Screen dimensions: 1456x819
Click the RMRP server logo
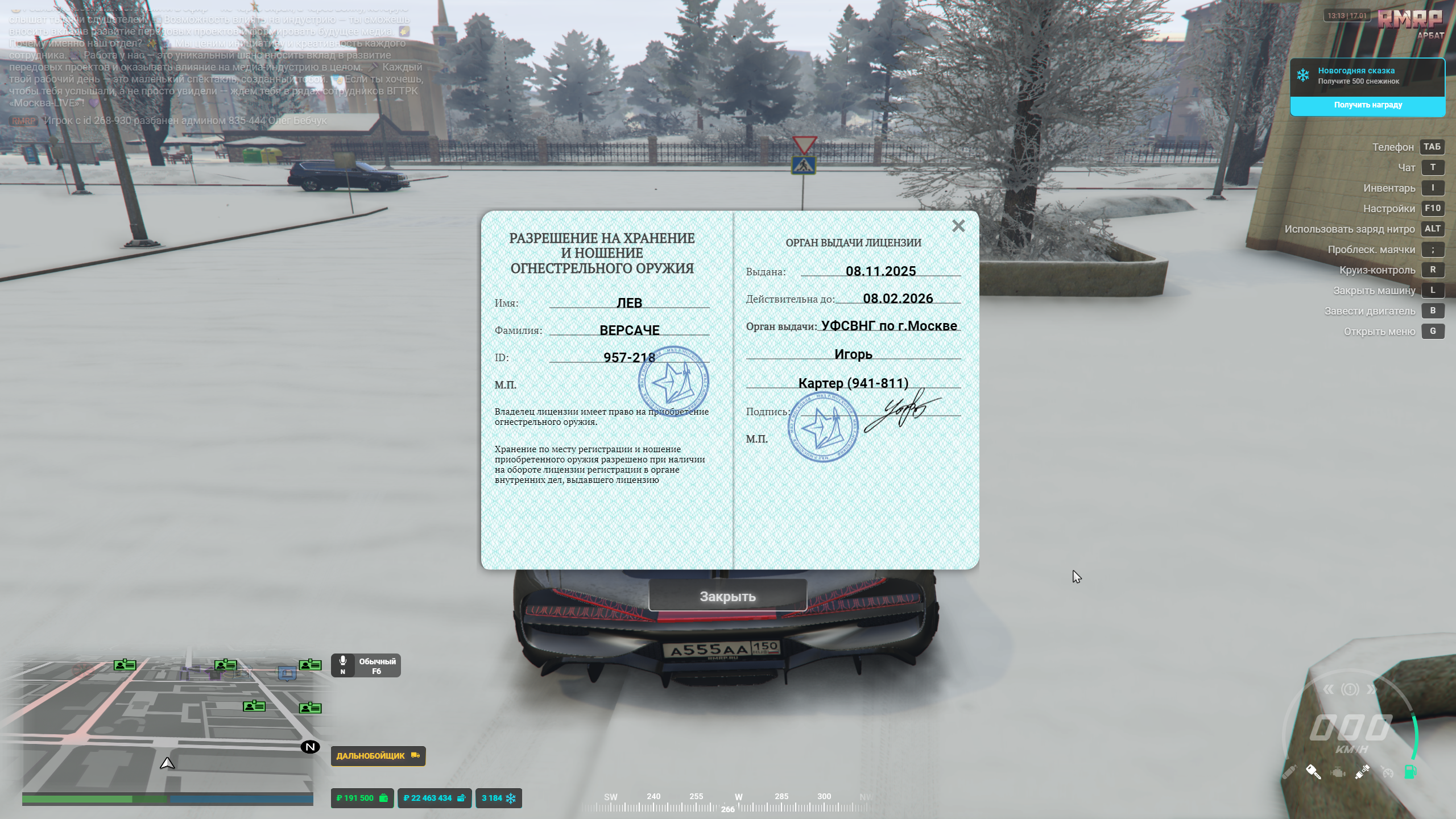(1409, 20)
